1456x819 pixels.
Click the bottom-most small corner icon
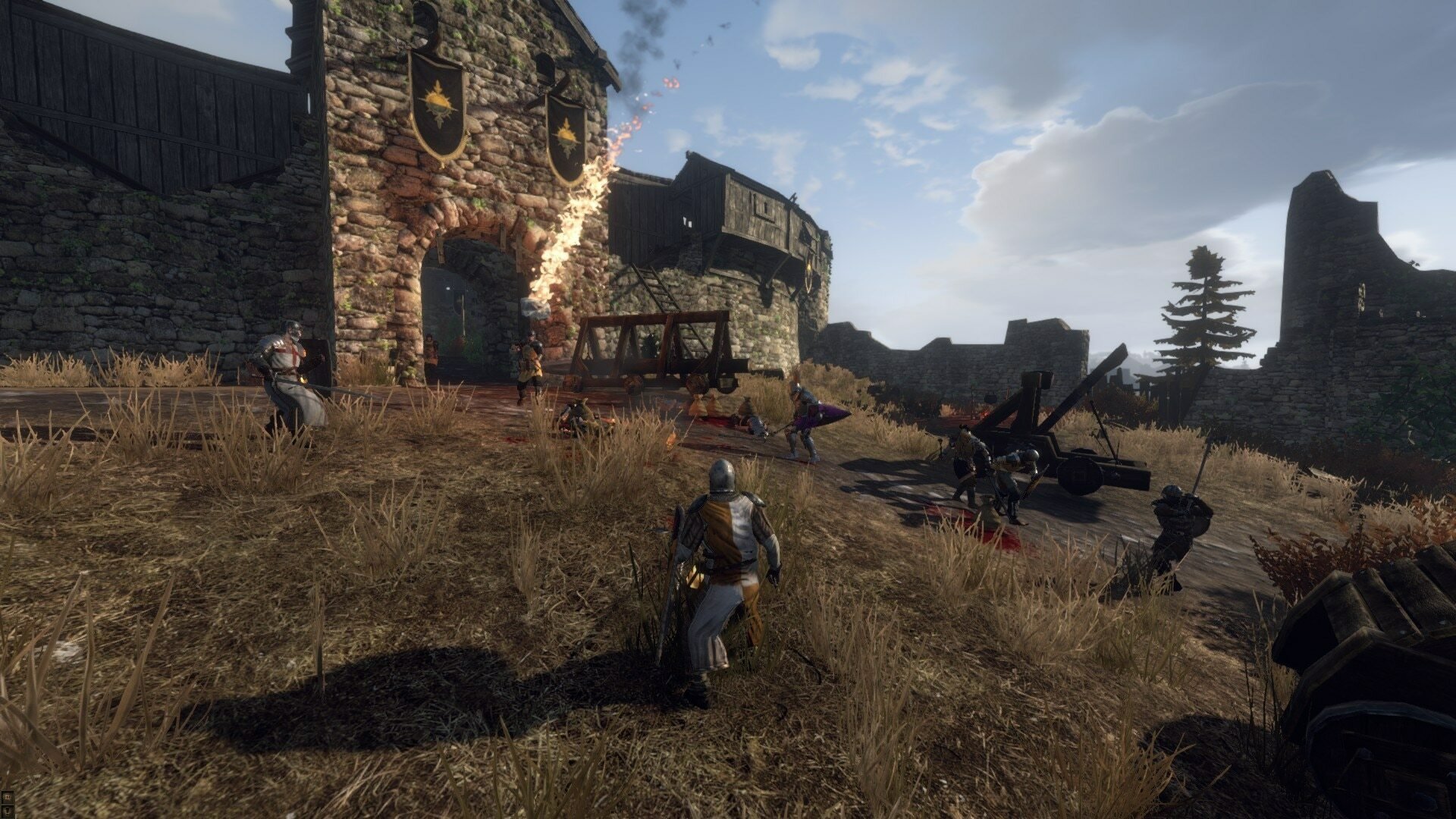coord(7,812)
